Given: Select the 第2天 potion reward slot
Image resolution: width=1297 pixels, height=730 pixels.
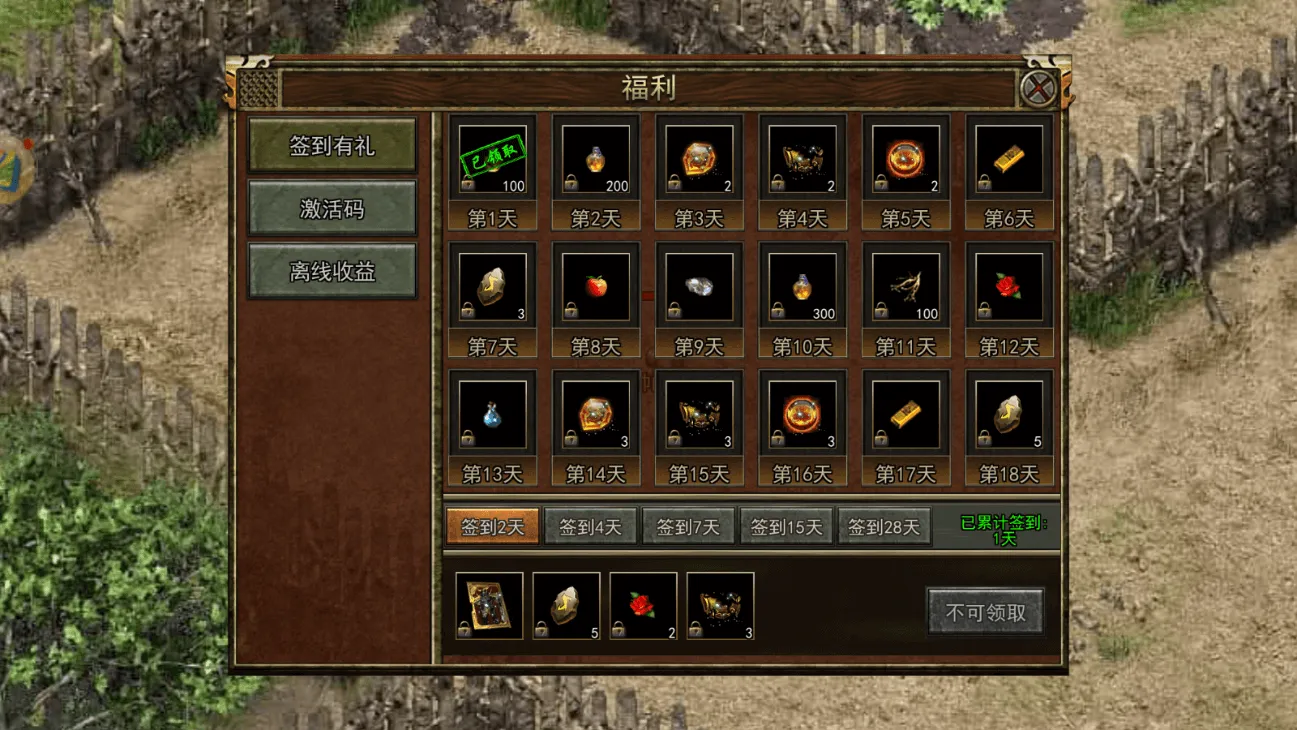Looking at the screenshot, I should [596, 158].
